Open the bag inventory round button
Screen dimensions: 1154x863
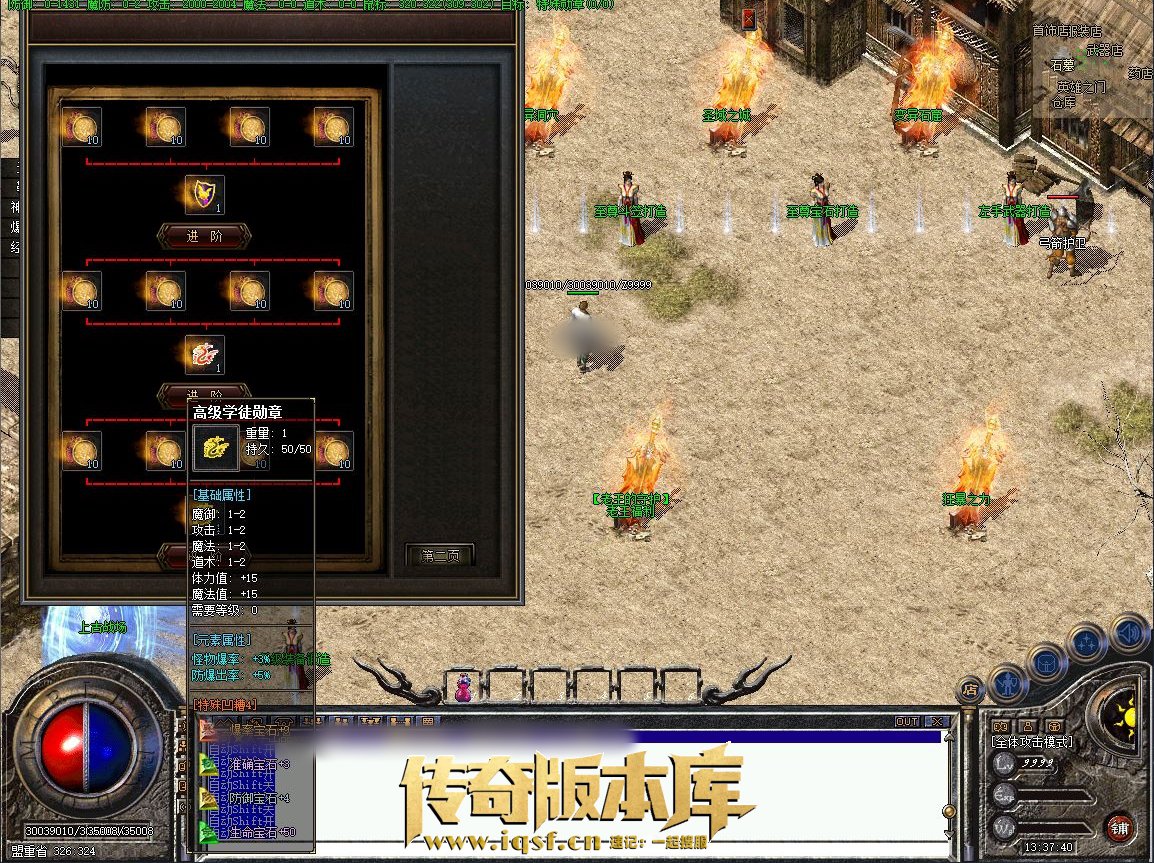[1046, 661]
